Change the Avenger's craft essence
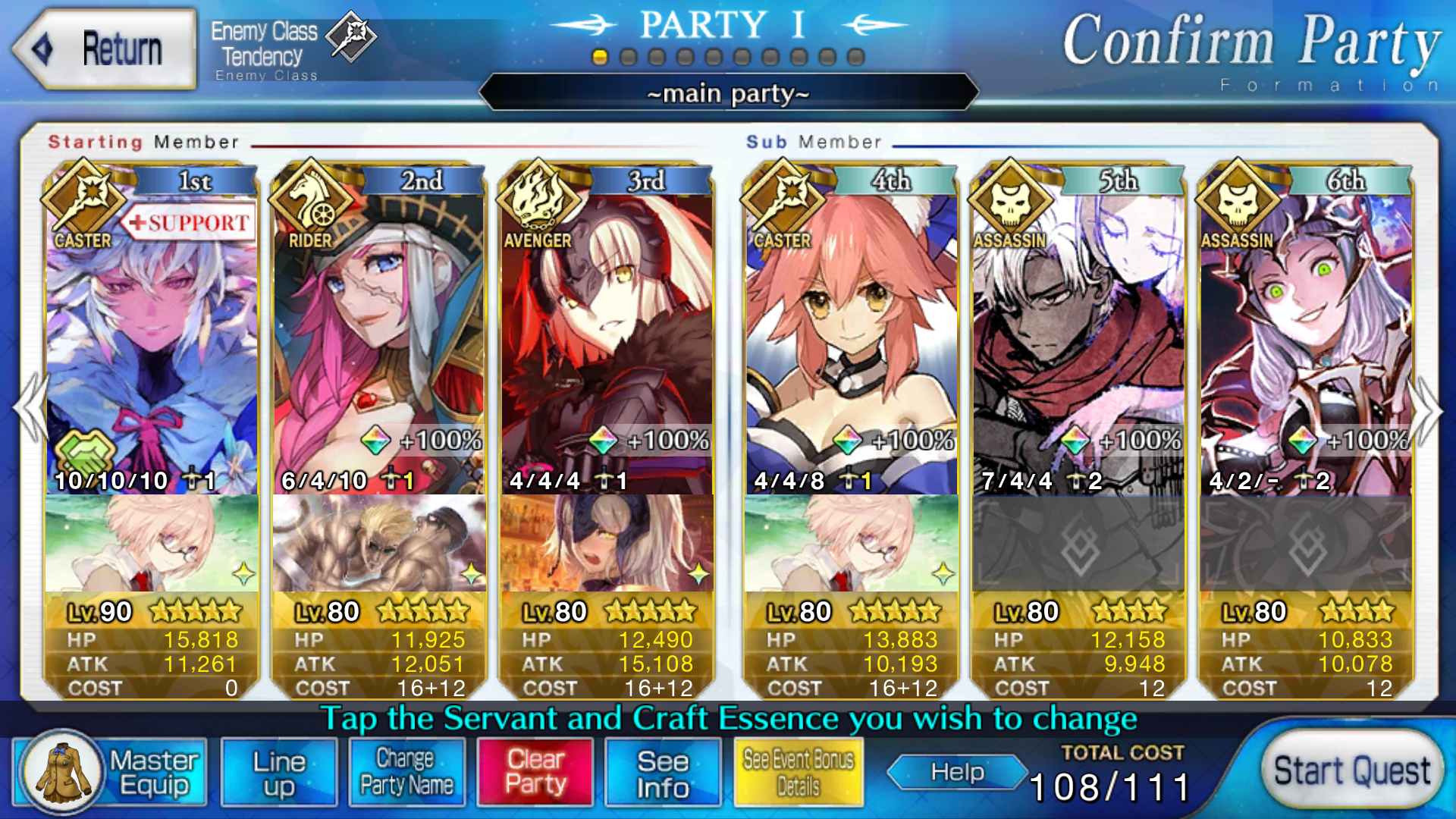Image resolution: width=1456 pixels, height=819 pixels. click(607, 543)
